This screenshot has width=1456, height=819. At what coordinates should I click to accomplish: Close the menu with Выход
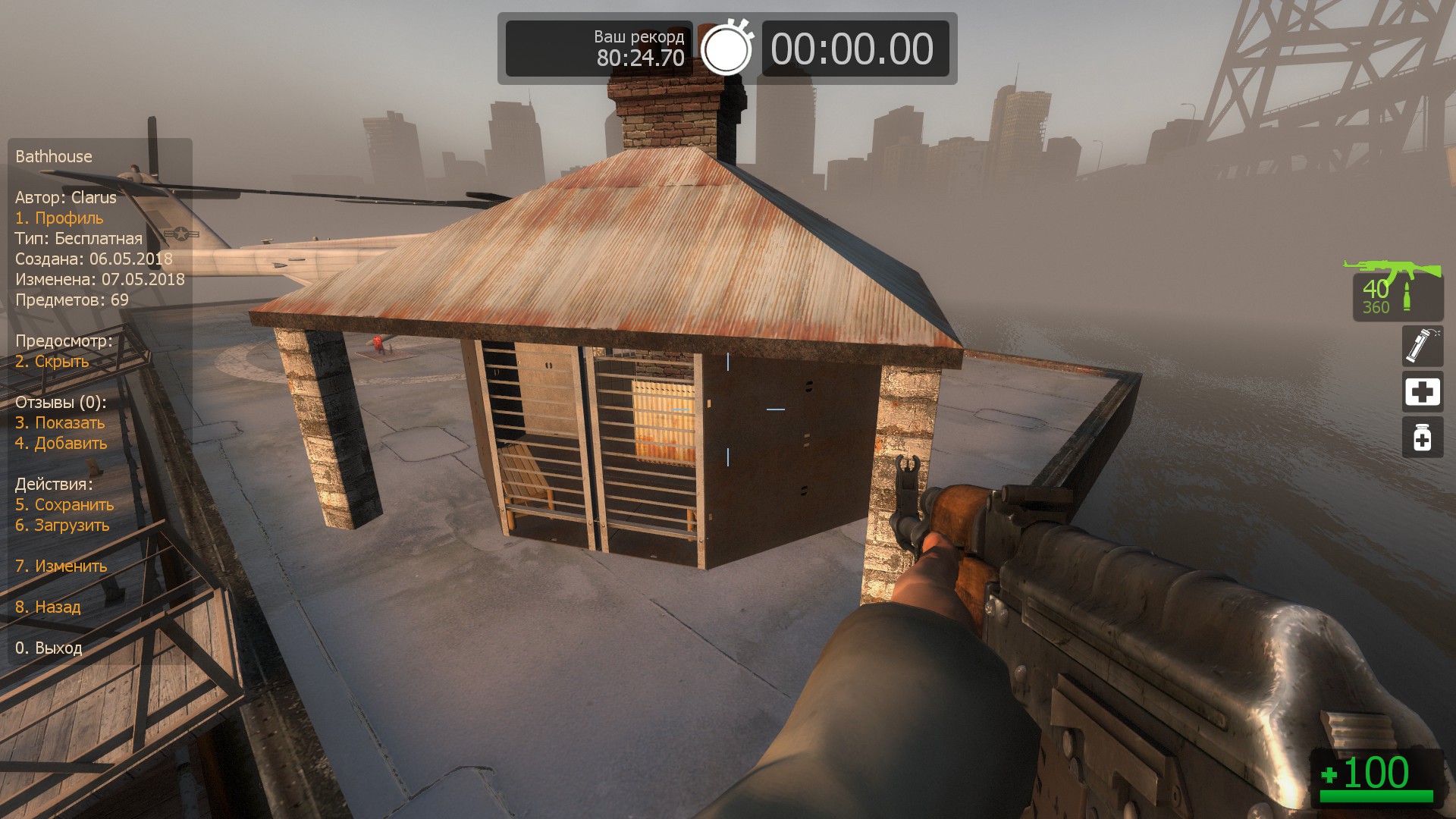pyautogui.click(x=49, y=648)
